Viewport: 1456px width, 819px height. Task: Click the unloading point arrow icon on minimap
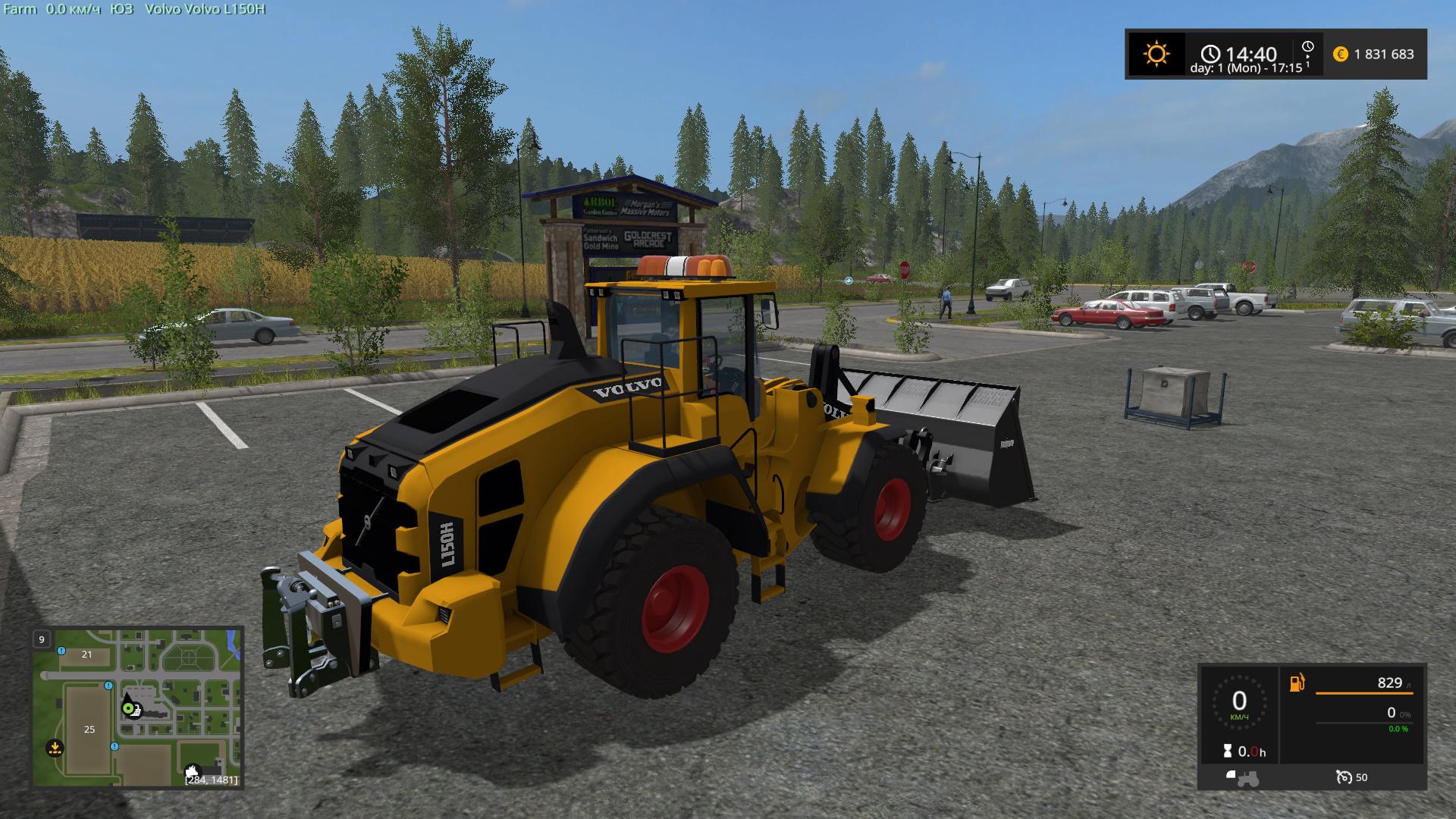55,747
